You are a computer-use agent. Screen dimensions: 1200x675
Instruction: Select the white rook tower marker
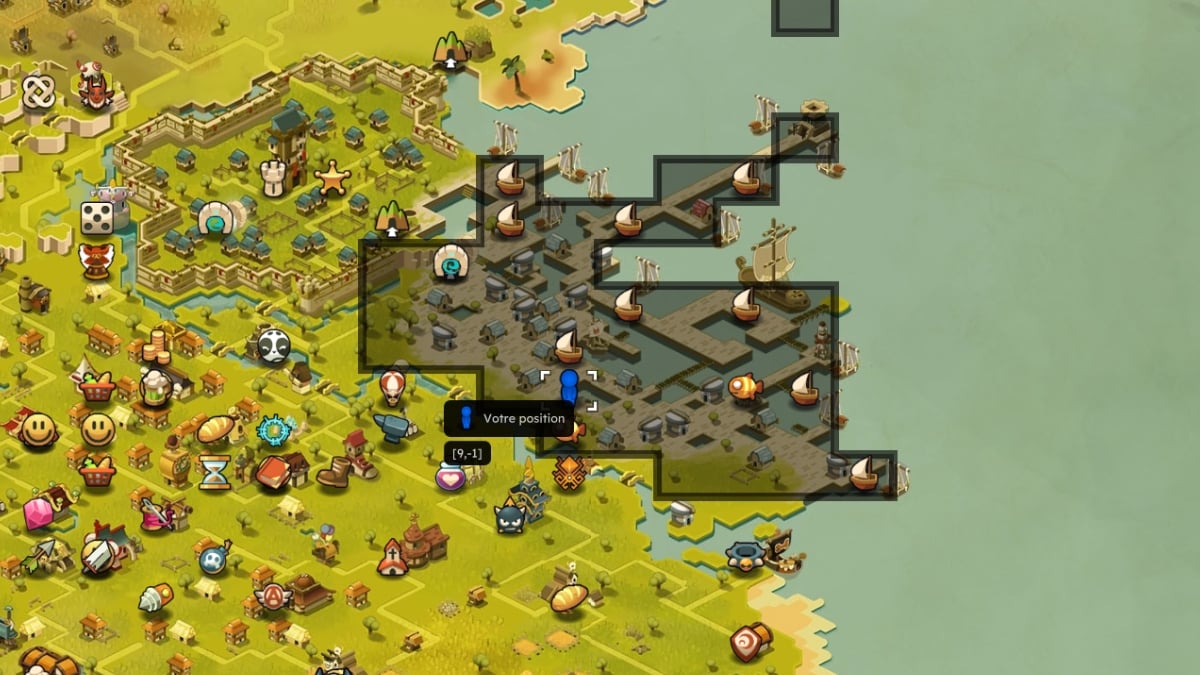(x=274, y=179)
